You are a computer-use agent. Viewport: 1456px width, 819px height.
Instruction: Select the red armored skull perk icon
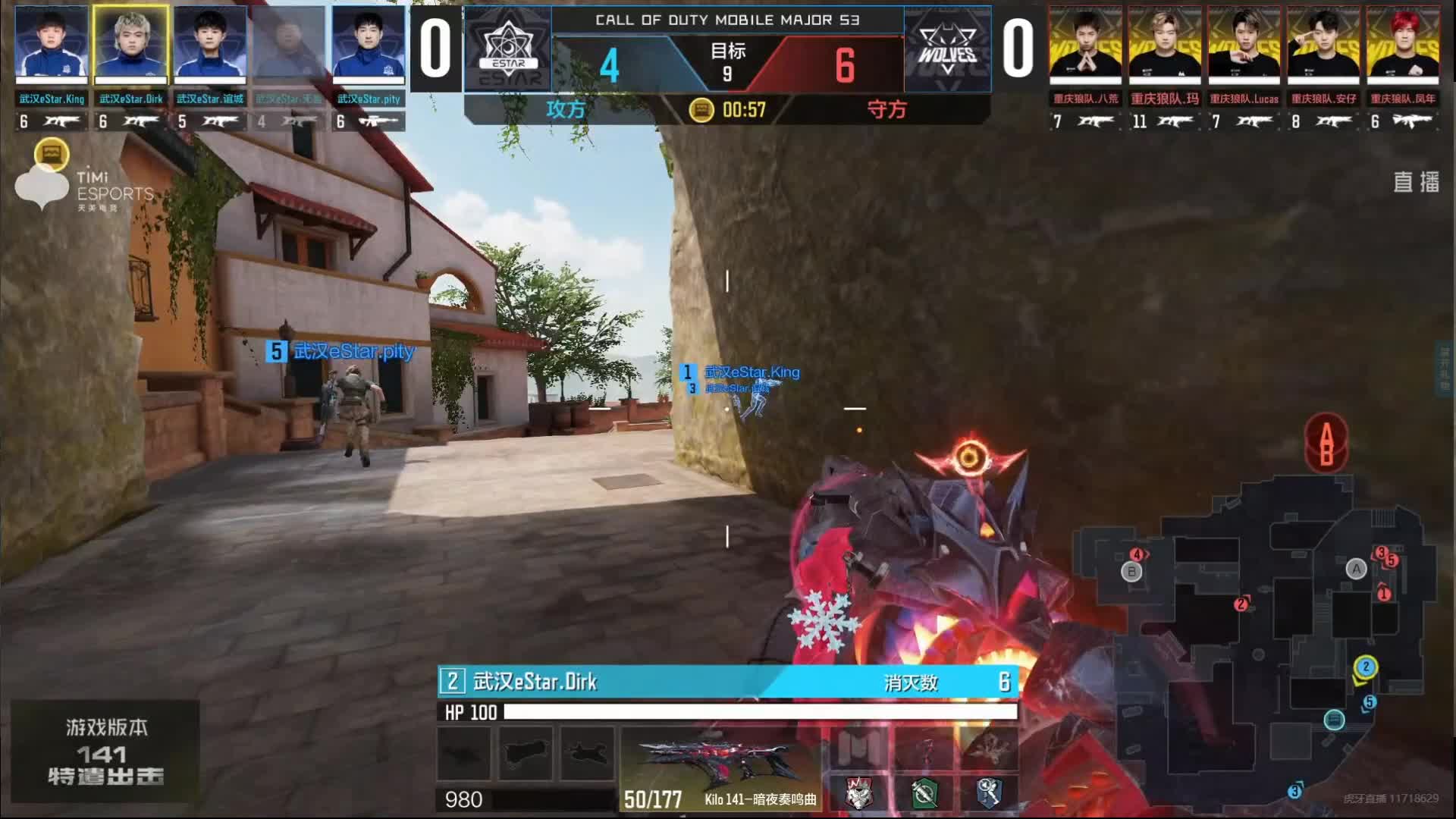[858, 793]
